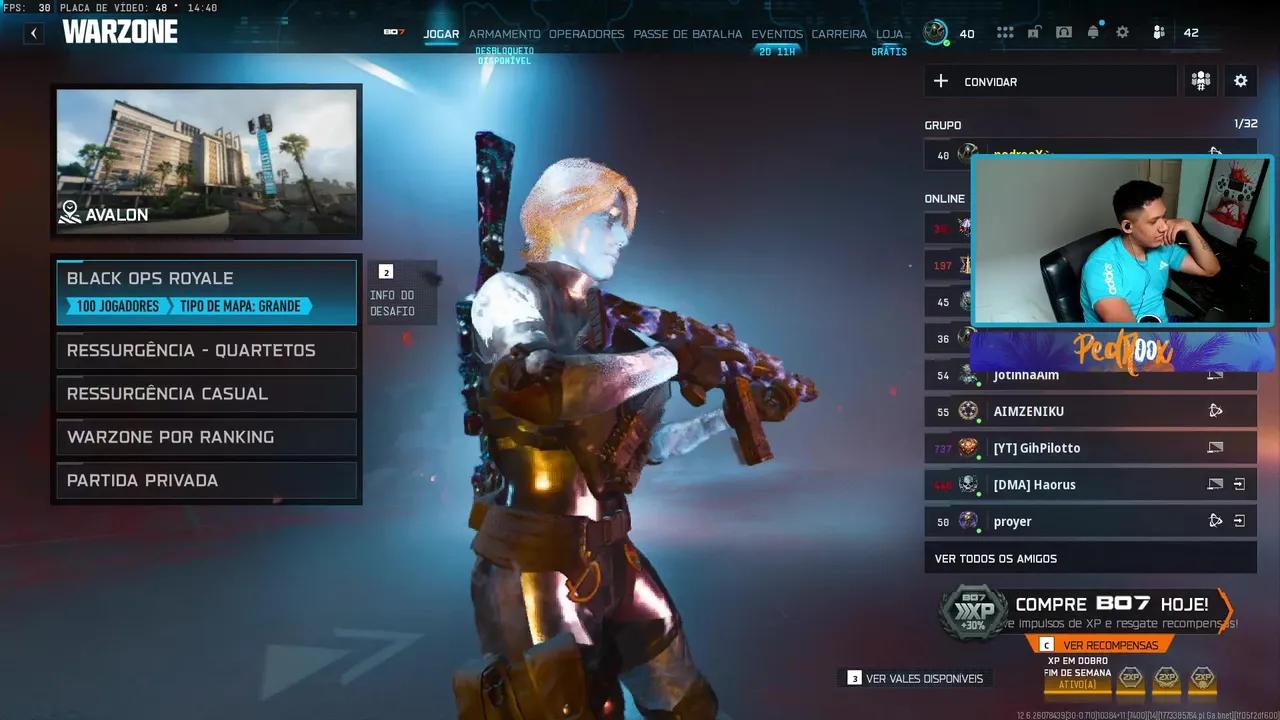Image resolution: width=1280 pixels, height=720 pixels.
Task: Open the game settings gear icon
Action: pyautogui.click(x=1122, y=31)
